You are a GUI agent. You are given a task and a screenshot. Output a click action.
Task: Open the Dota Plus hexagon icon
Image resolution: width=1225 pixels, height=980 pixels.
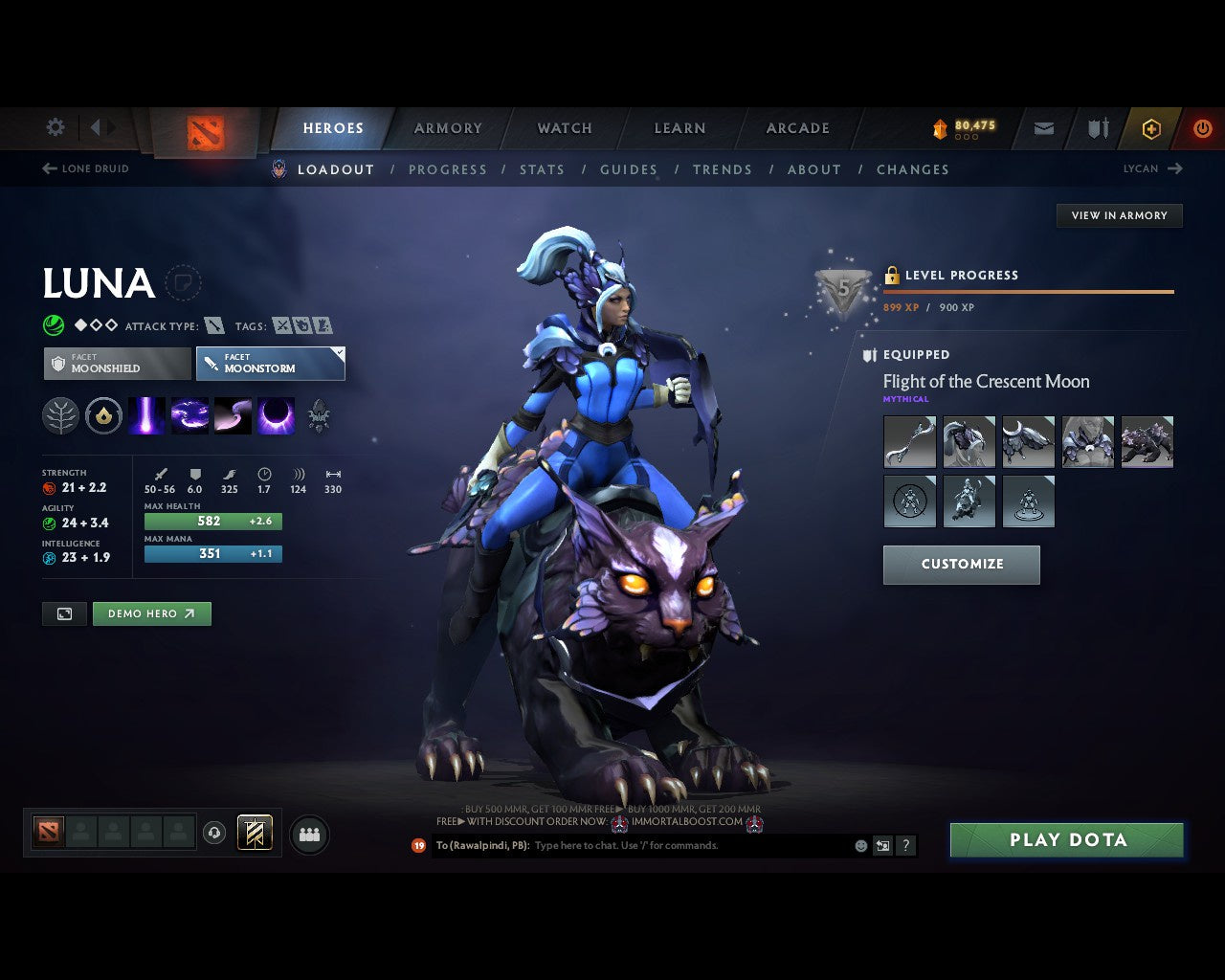1151,127
